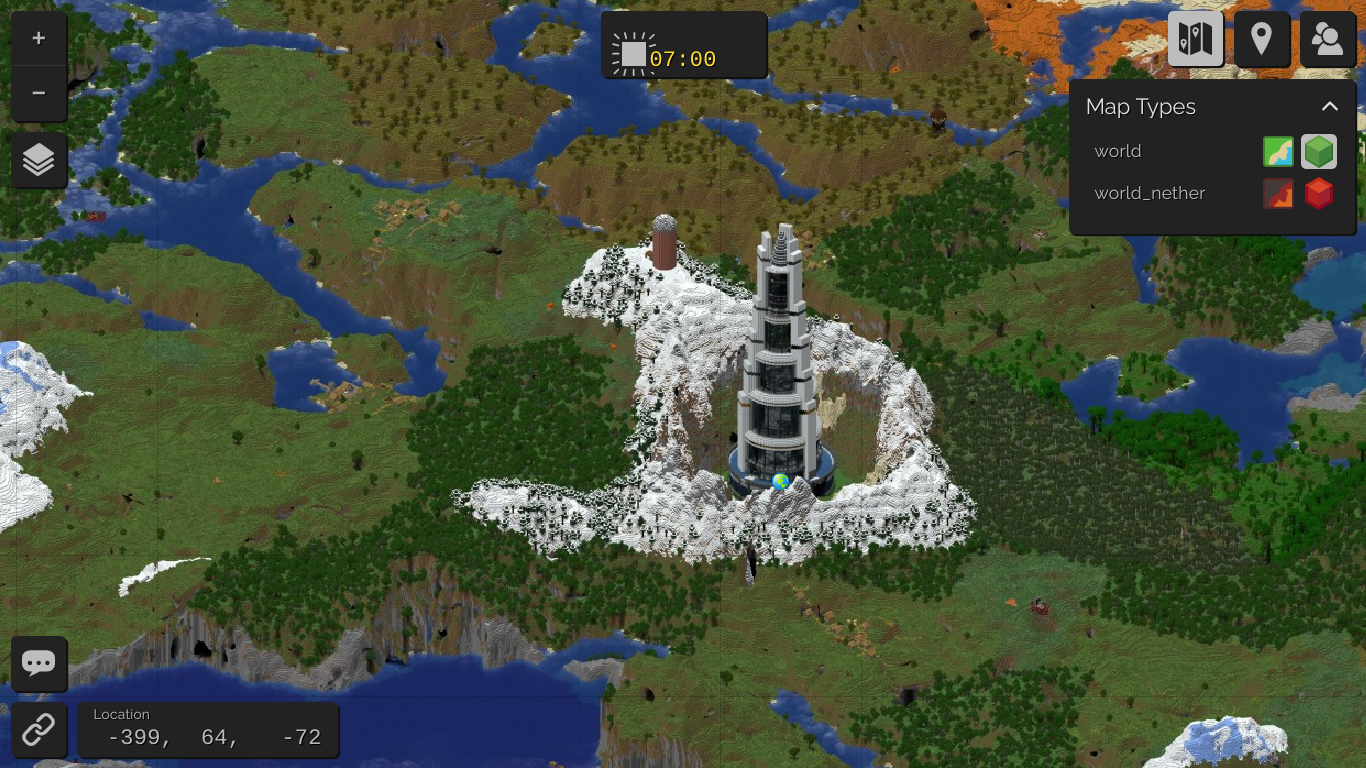Toggle the Map Types panel button
Viewport: 1366px width, 768px height.
tap(1195, 39)
